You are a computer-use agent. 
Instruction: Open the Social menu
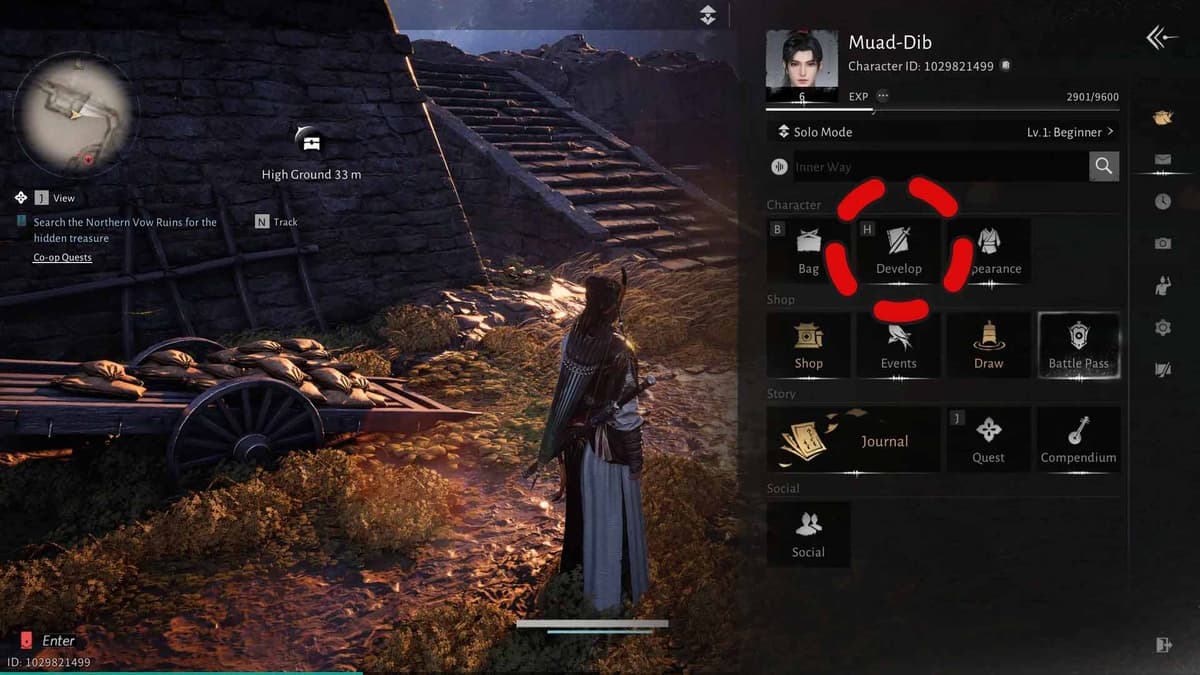(808, 535)
